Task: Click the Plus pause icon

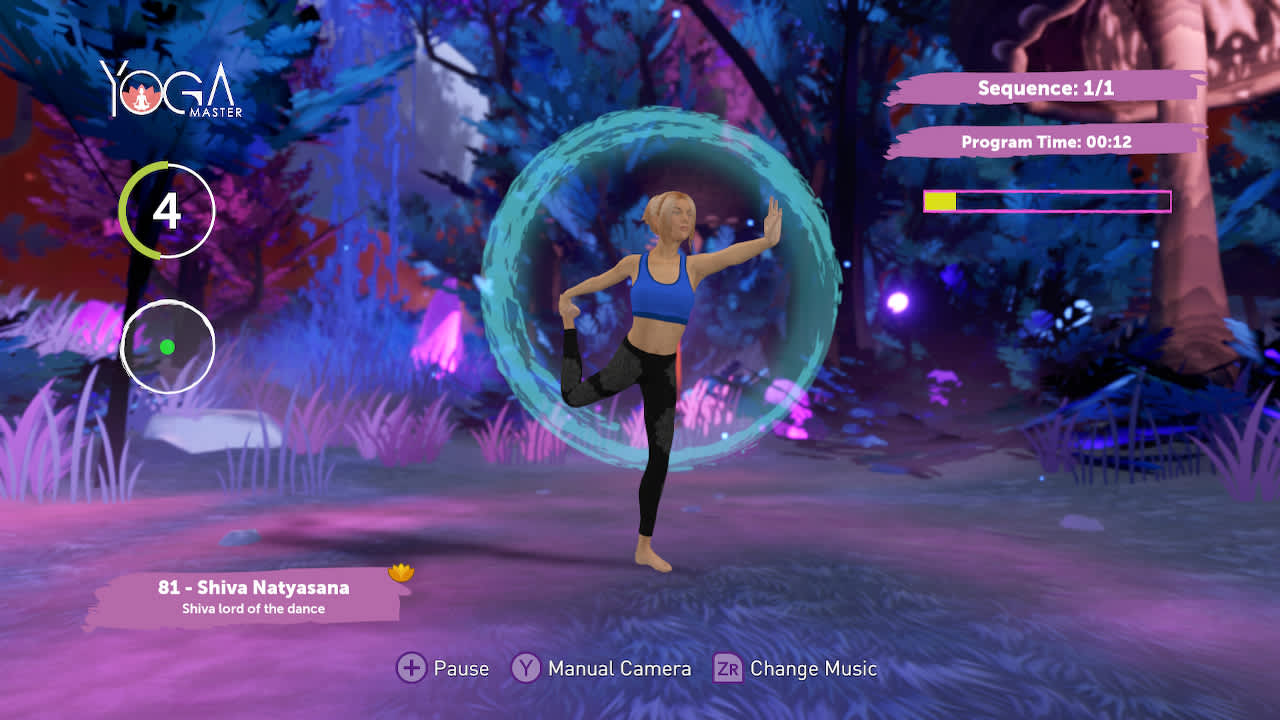Action: 412,668
